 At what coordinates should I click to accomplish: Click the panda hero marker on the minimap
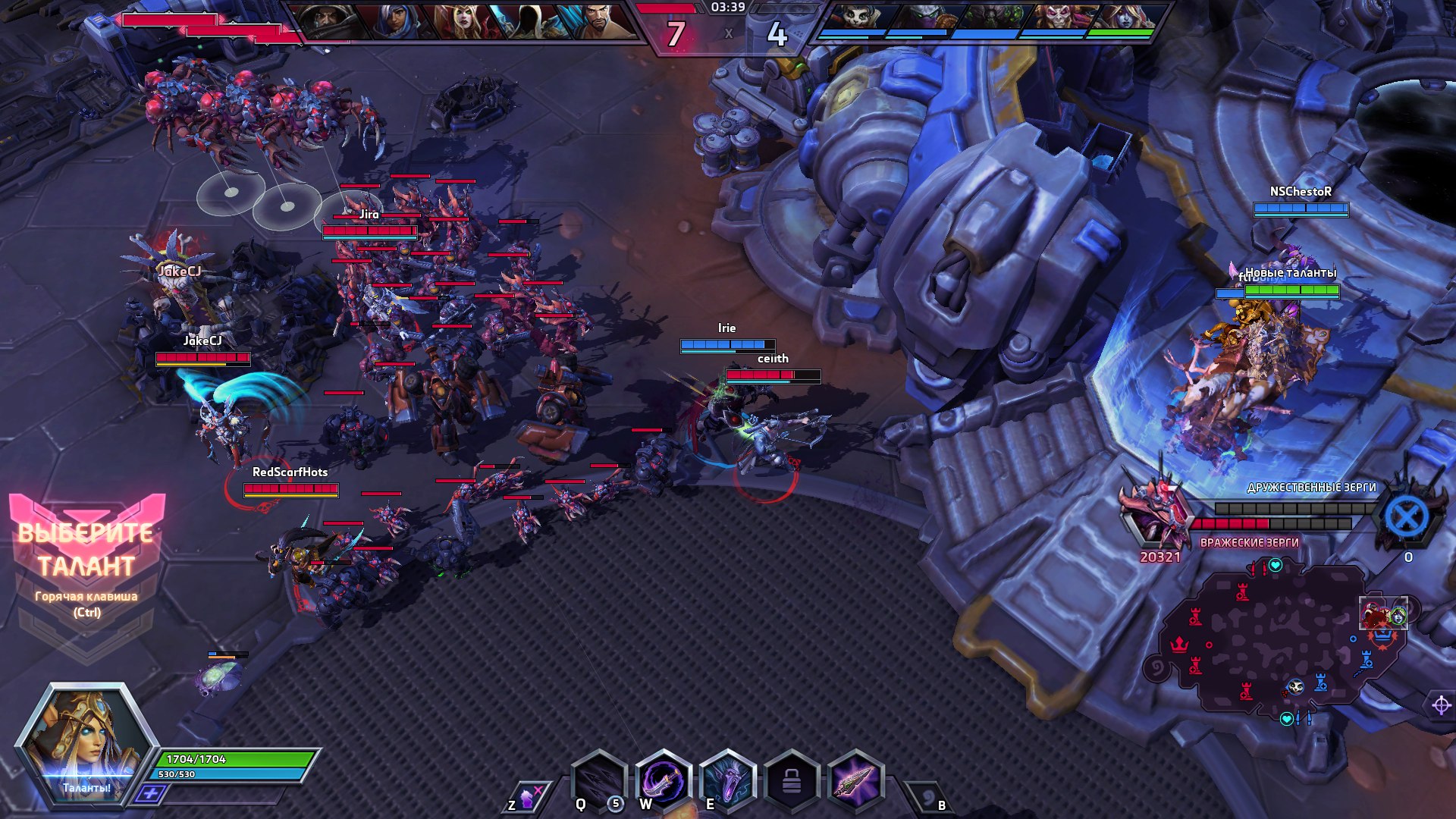(x=1296, y=687)
